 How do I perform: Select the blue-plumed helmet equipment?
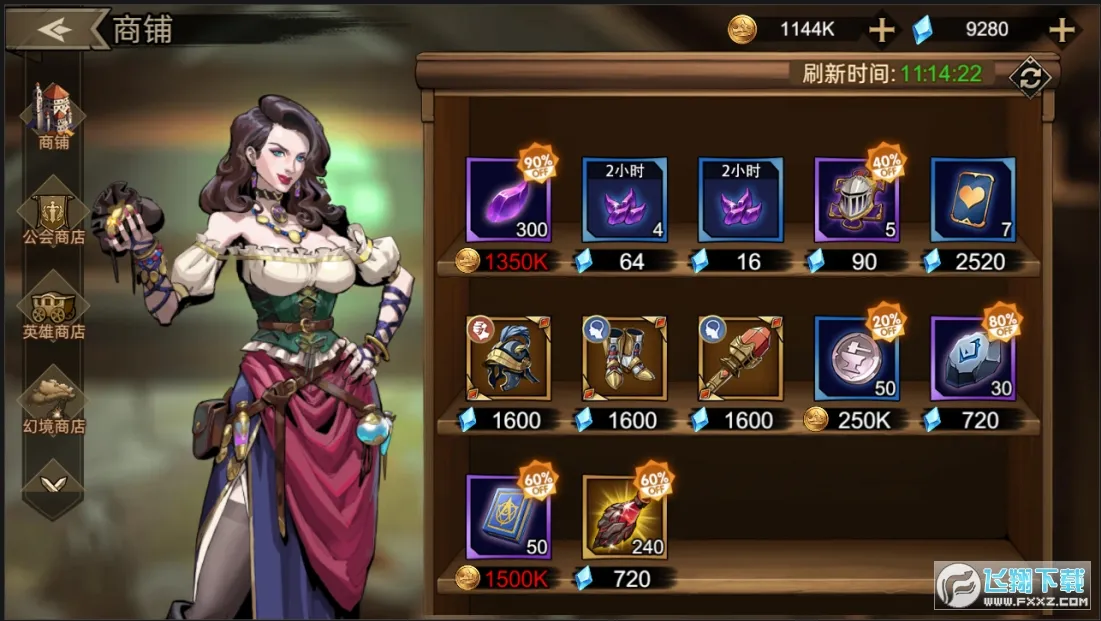pyautogui.click(x=508, y=358)
